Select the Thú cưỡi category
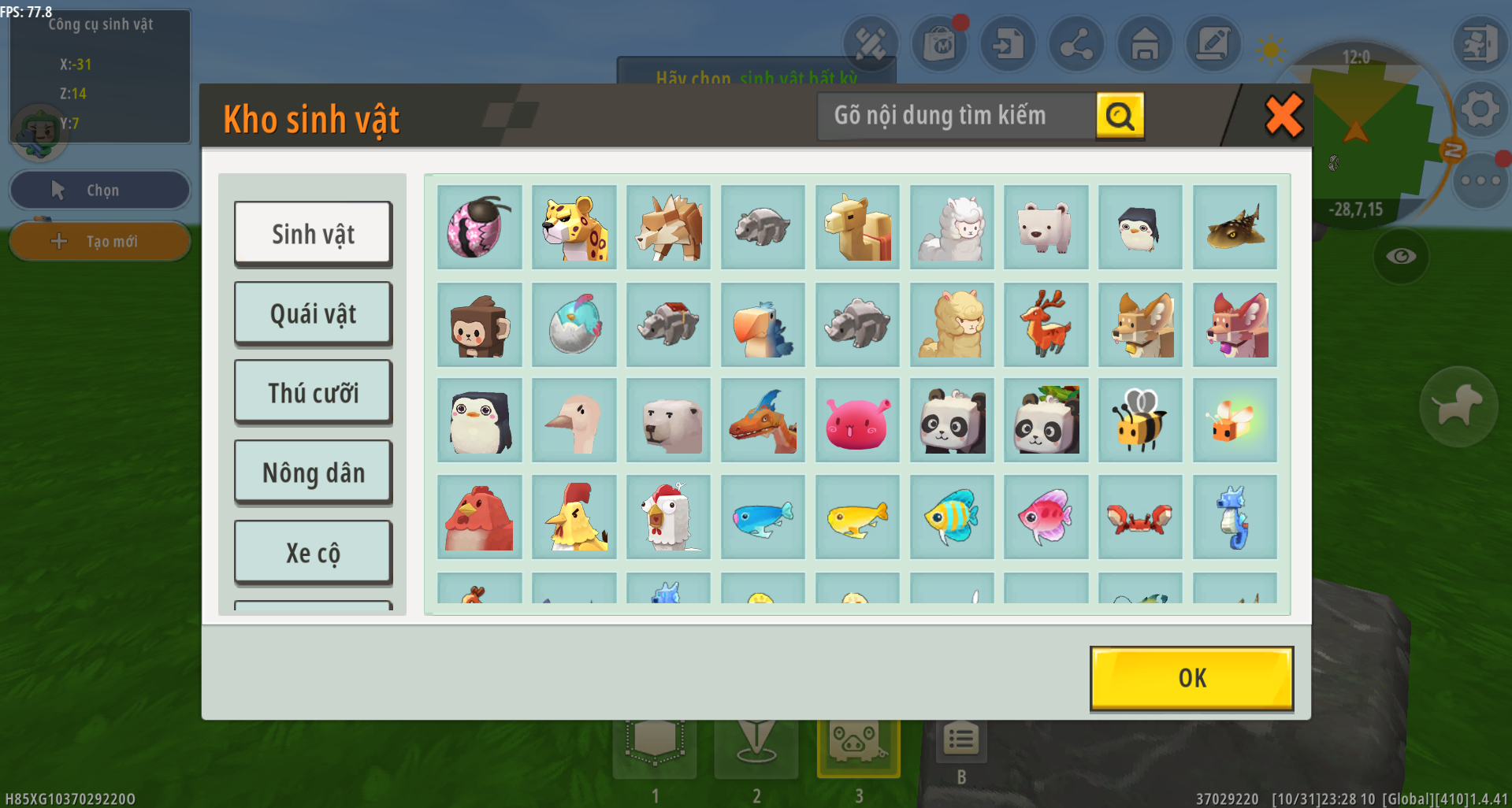Image resolution: width=1512 pixels, height=808 pixels. (x=313, y=392)
